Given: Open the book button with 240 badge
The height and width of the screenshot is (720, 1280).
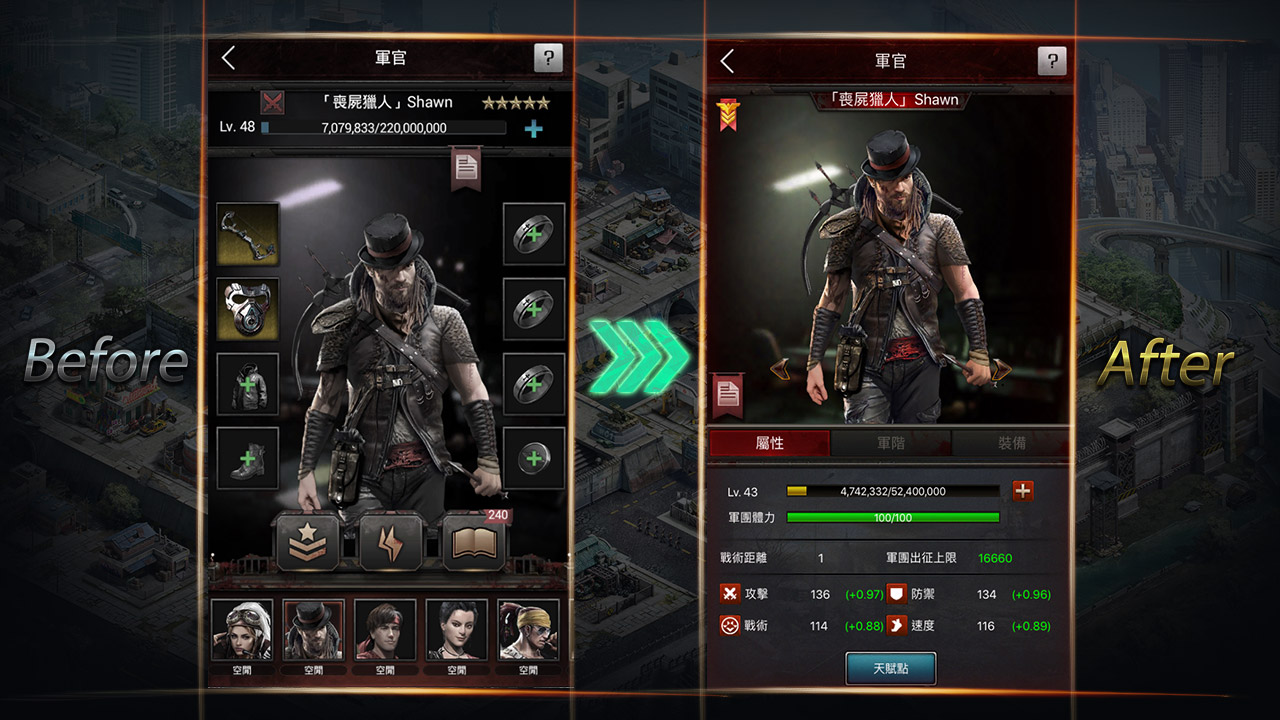Looking at the screenshot, I should [474, 543].
